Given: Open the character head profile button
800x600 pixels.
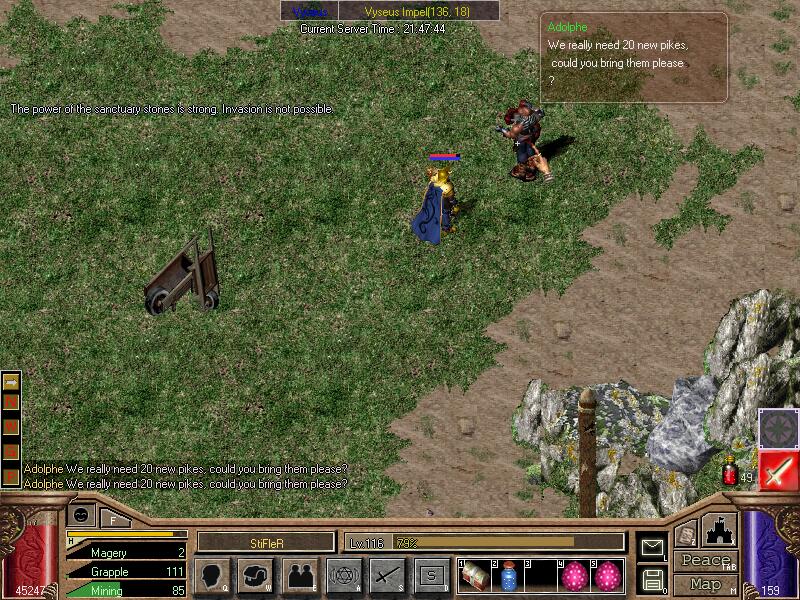Looking at the screenshot, I should click(212, 575).
